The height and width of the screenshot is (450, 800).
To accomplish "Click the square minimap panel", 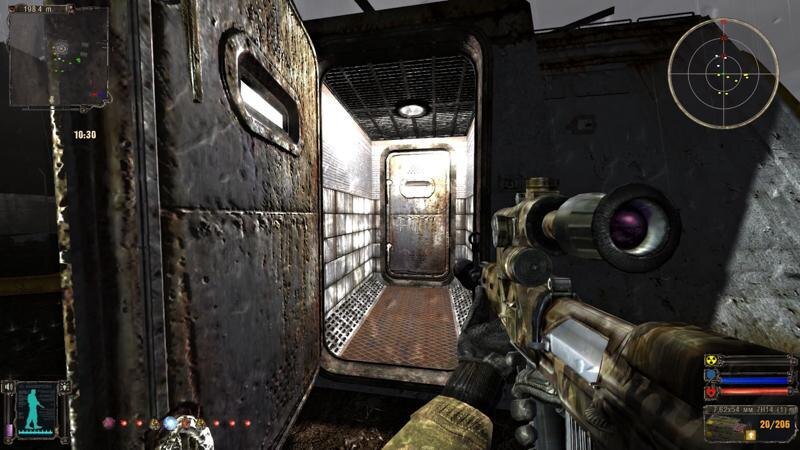I will (58, 58).
